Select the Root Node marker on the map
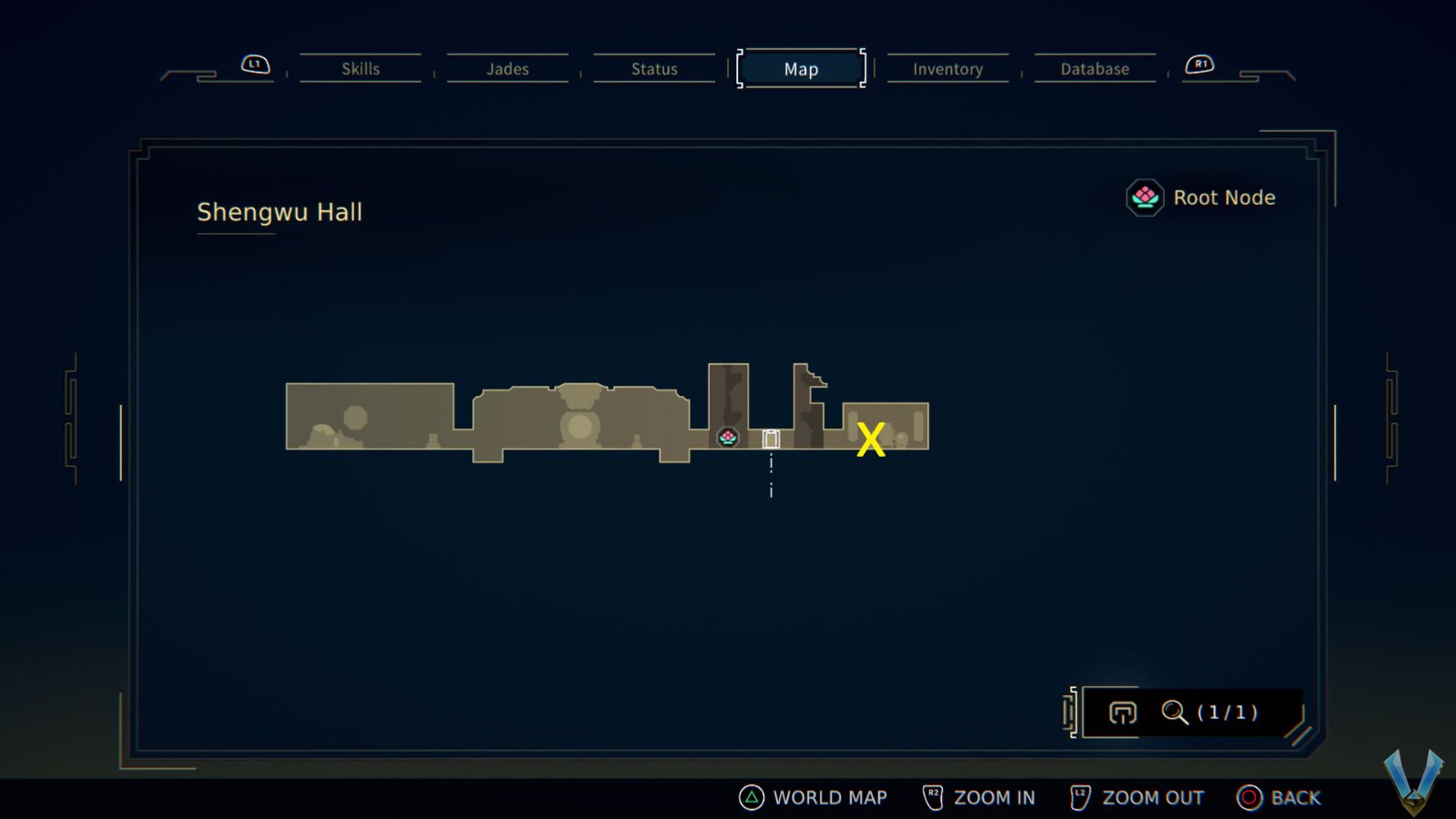 point(728,438)
